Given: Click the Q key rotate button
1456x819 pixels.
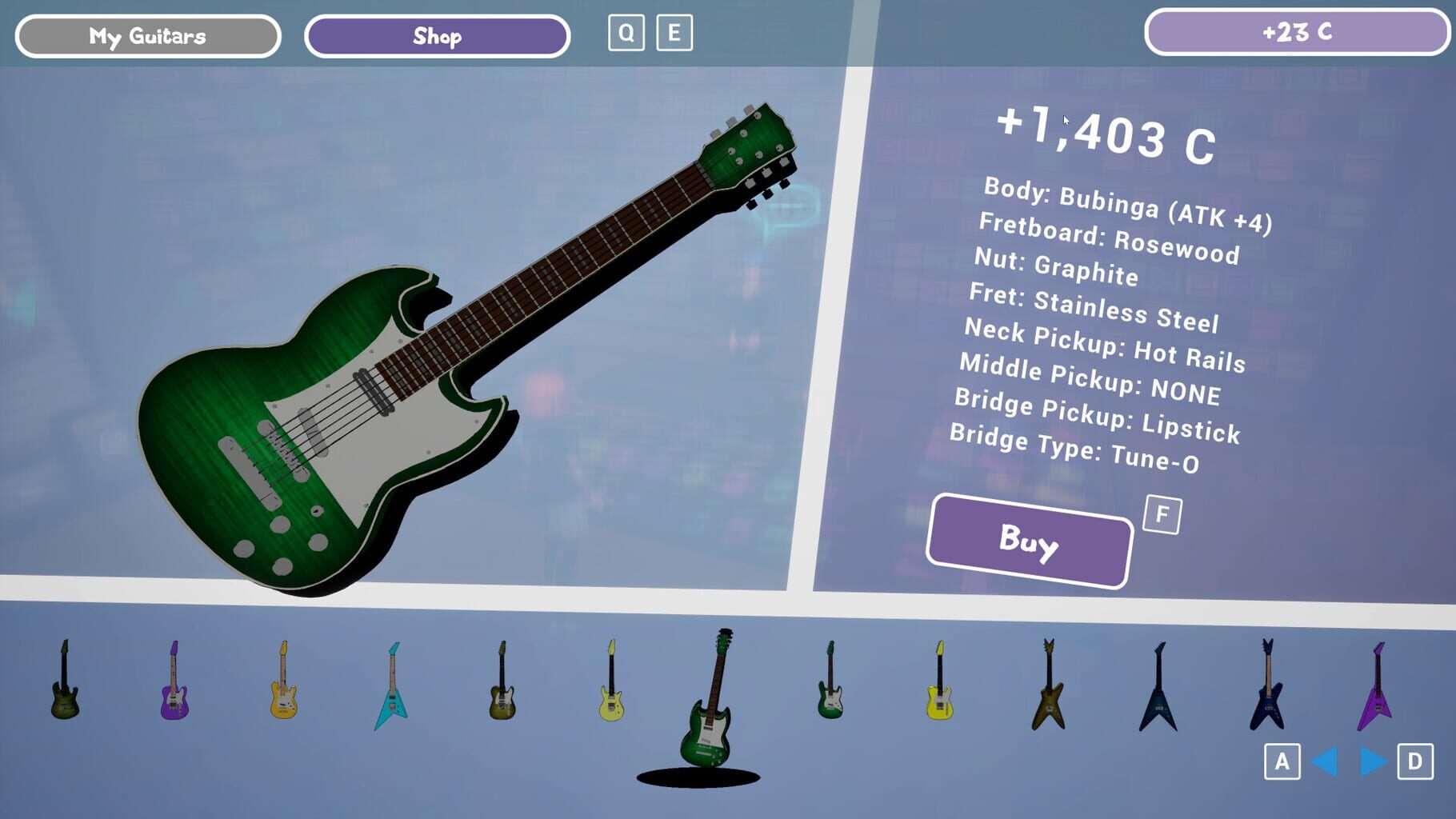Looking at the screenshot, I should point(626,33).
